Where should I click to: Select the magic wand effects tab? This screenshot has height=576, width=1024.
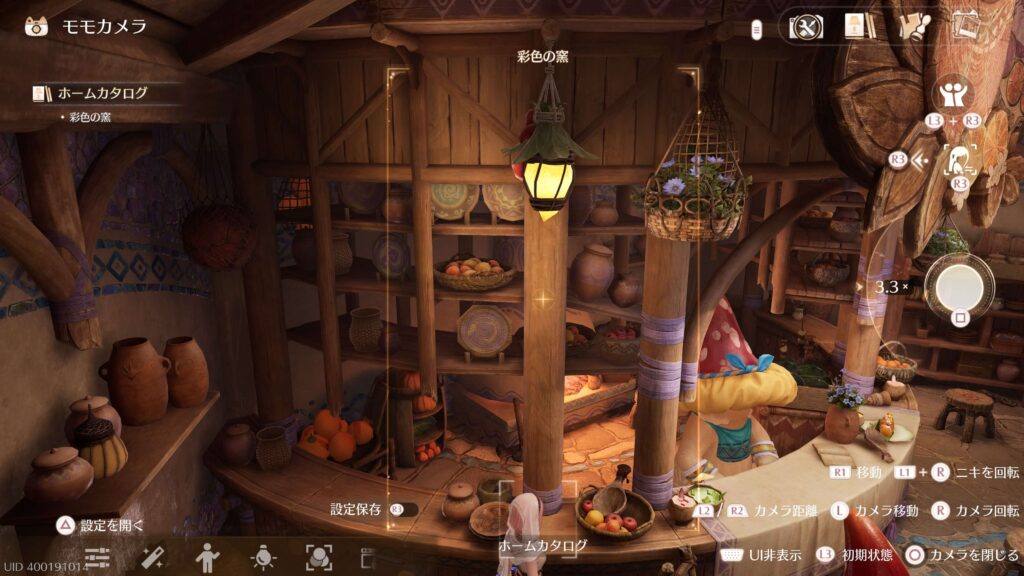tap(152, 558)
